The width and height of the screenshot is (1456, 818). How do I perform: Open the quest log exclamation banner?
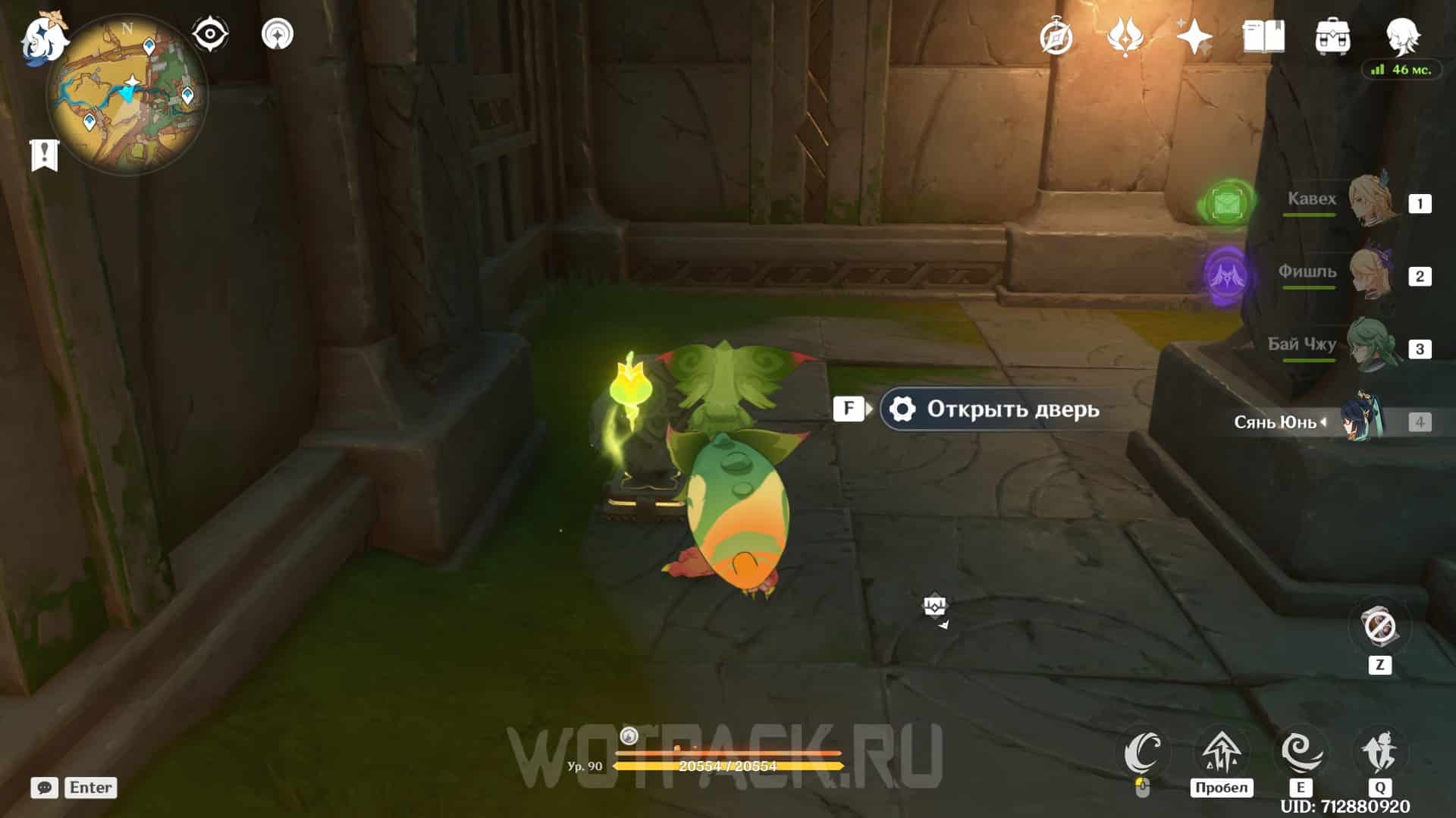pos(44,155)
